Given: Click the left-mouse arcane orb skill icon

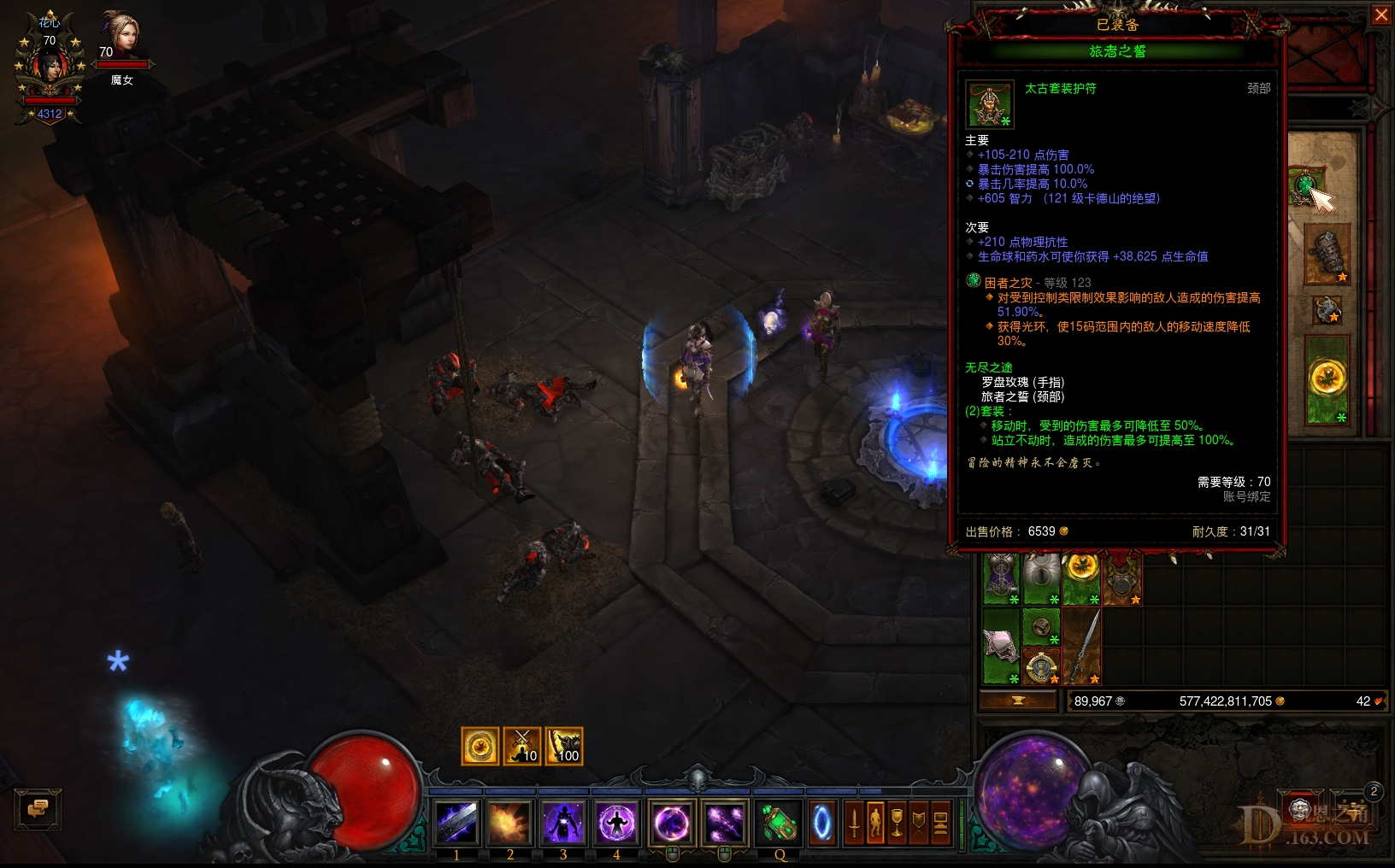Looking at the screenshot, I should tap(672, 822).
